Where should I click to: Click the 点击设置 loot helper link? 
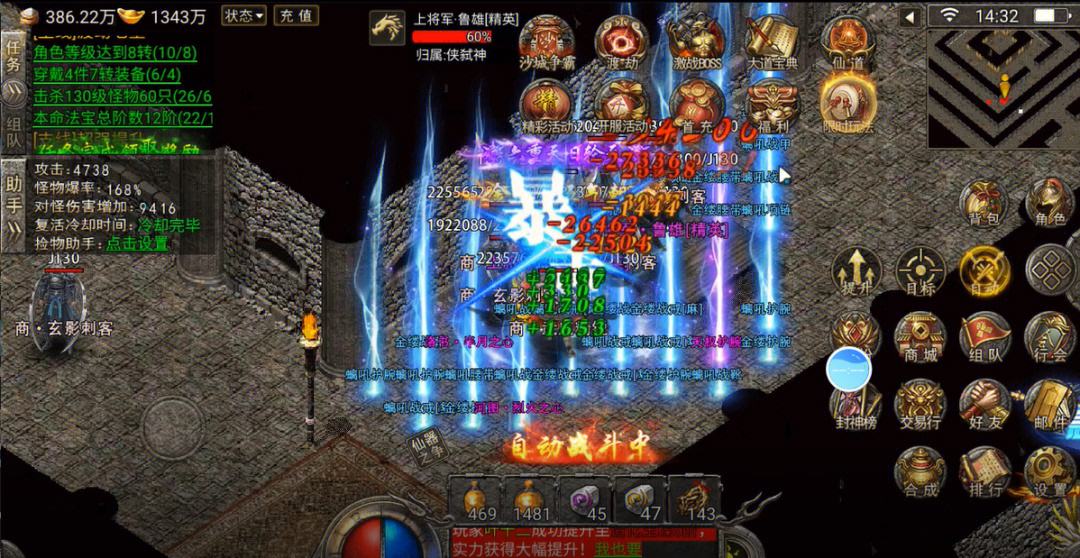click(138, 243)
